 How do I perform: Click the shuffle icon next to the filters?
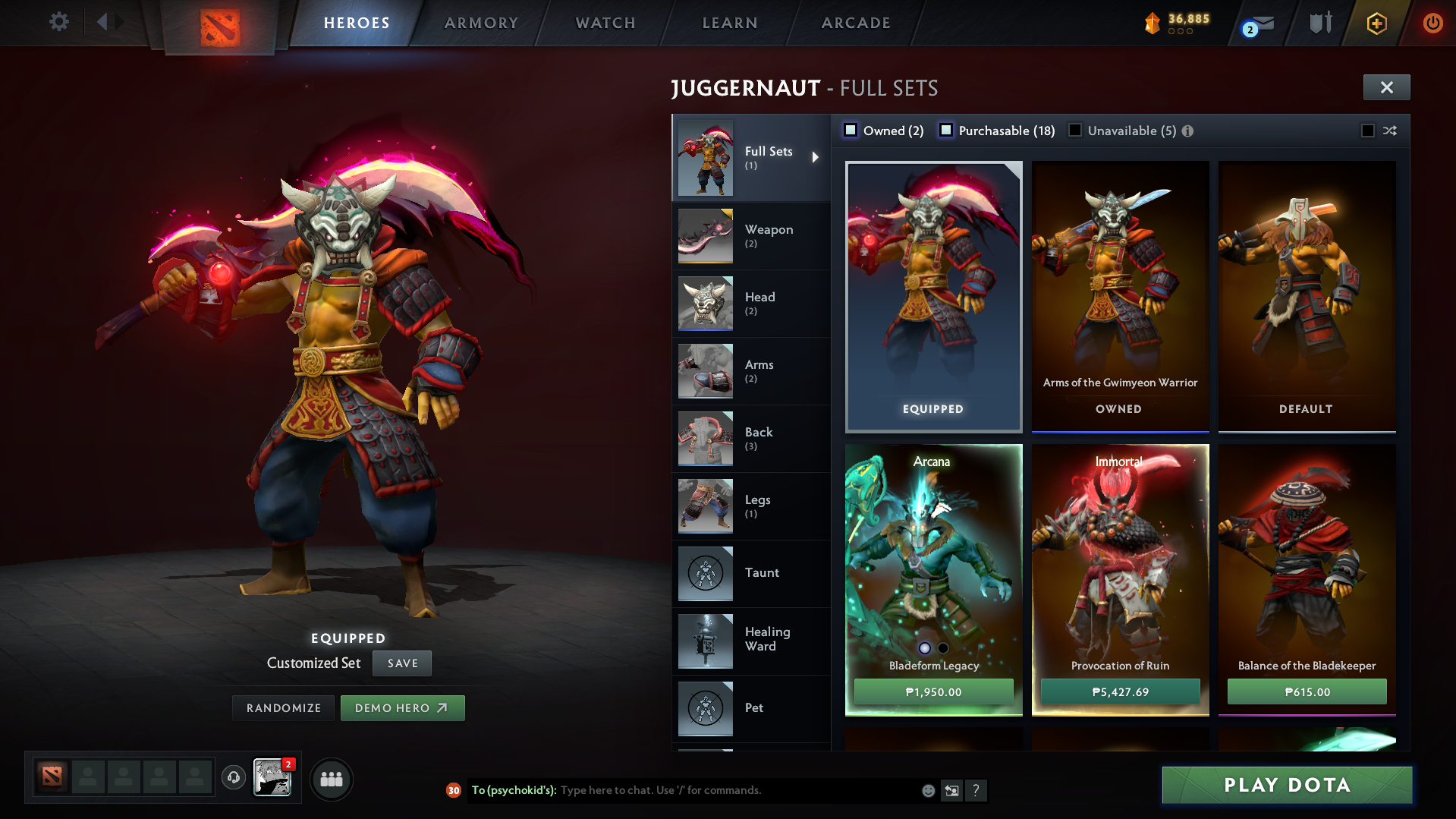[1390, 130]
